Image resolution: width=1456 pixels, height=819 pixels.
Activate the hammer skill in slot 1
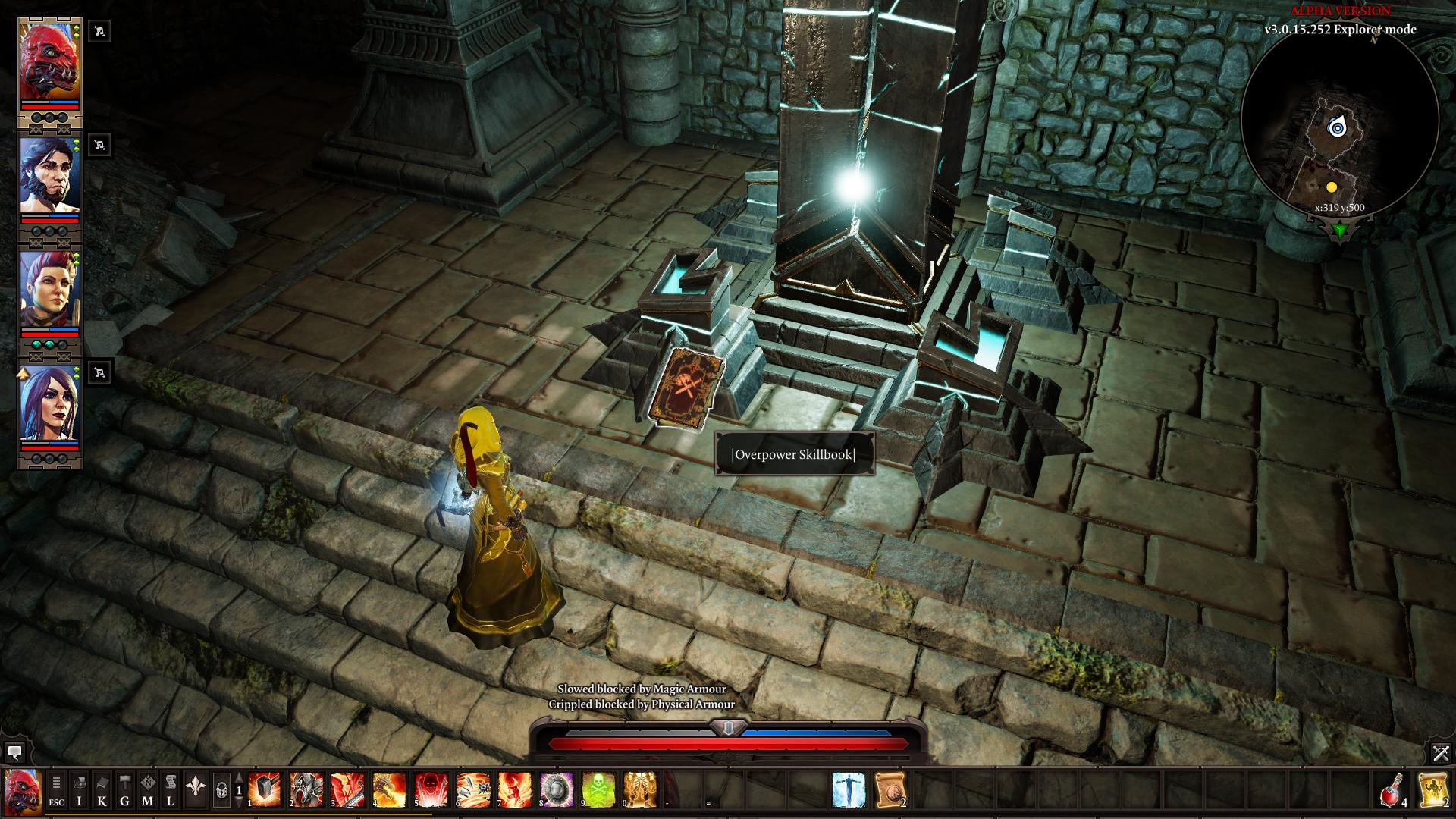(265, 790)
